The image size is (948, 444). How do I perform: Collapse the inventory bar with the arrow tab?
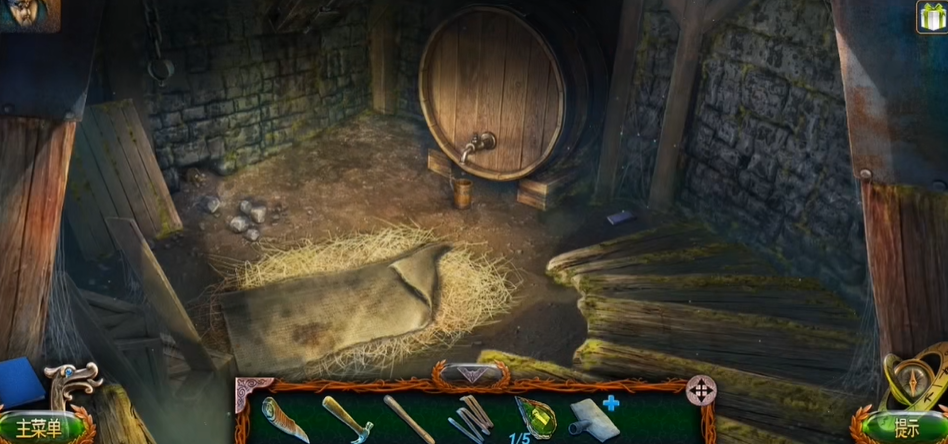coord(469,374)
